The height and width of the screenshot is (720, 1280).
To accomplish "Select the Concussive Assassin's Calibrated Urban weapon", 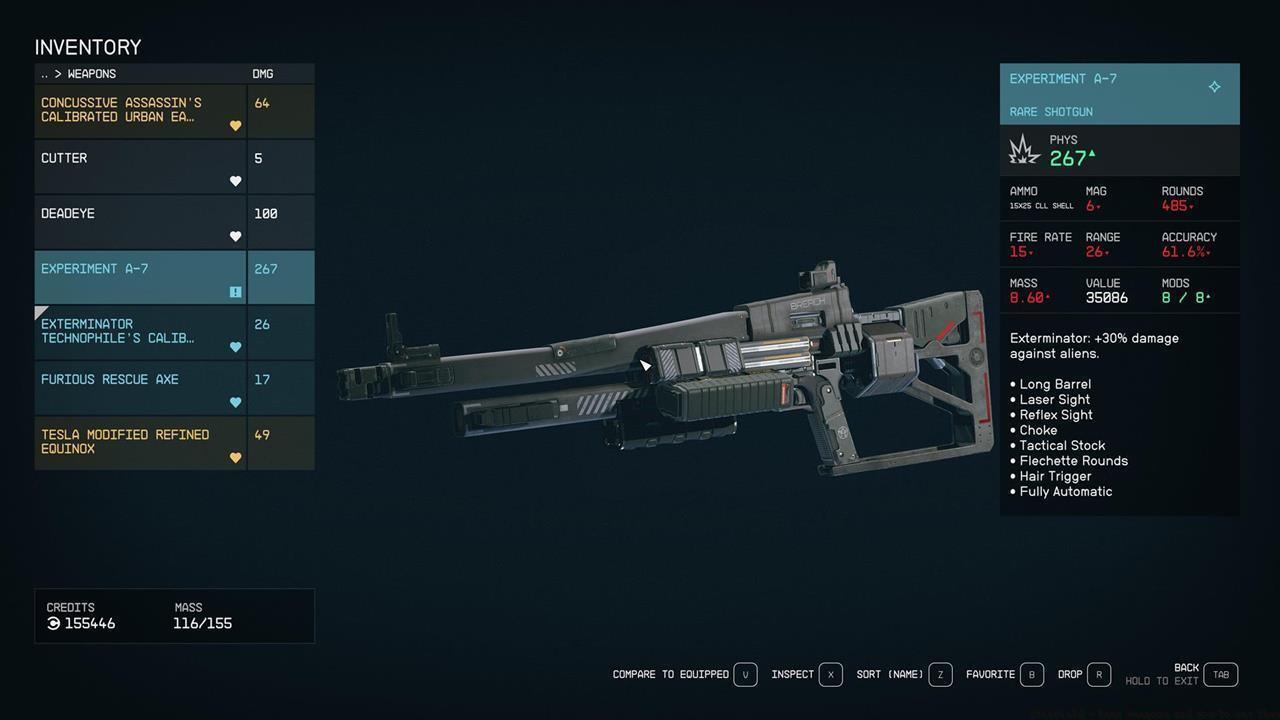I will [140, 110].
